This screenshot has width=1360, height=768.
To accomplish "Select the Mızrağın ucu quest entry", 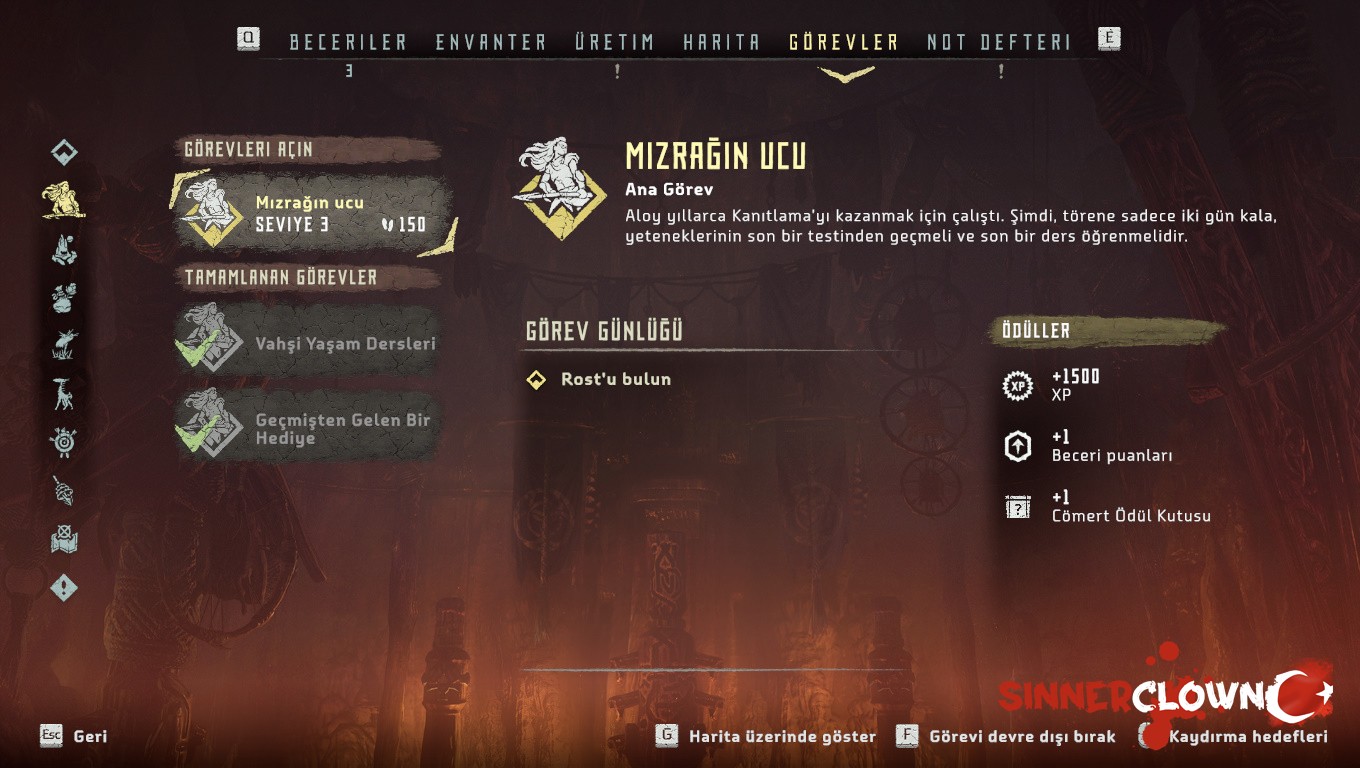I will (312, 213).
